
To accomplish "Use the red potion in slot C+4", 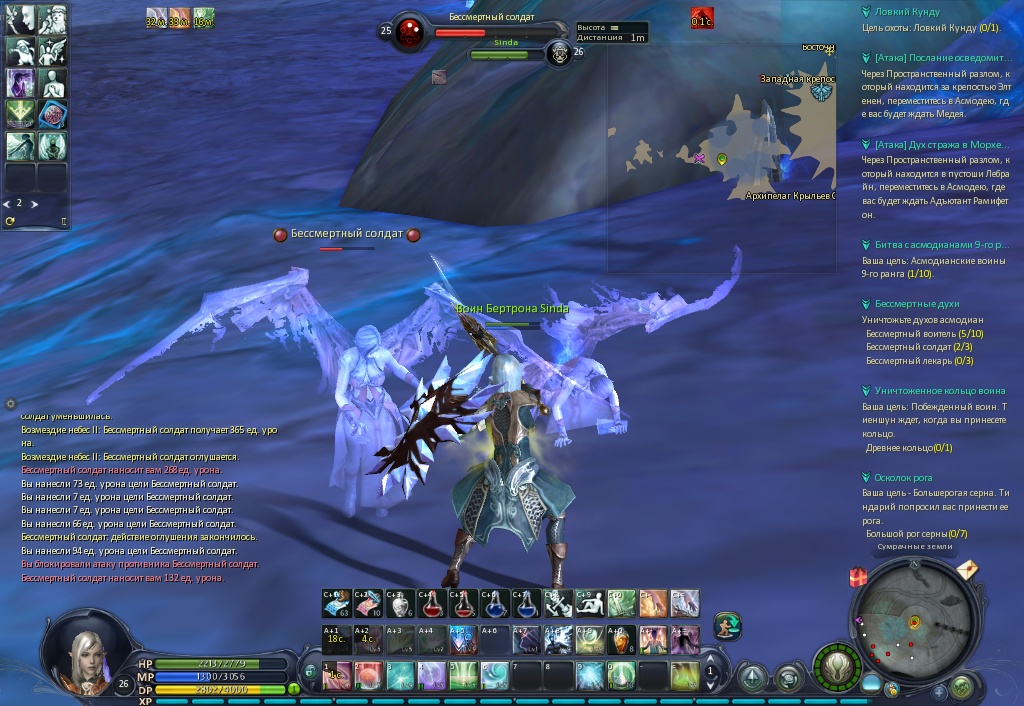I will coord(431,603).
